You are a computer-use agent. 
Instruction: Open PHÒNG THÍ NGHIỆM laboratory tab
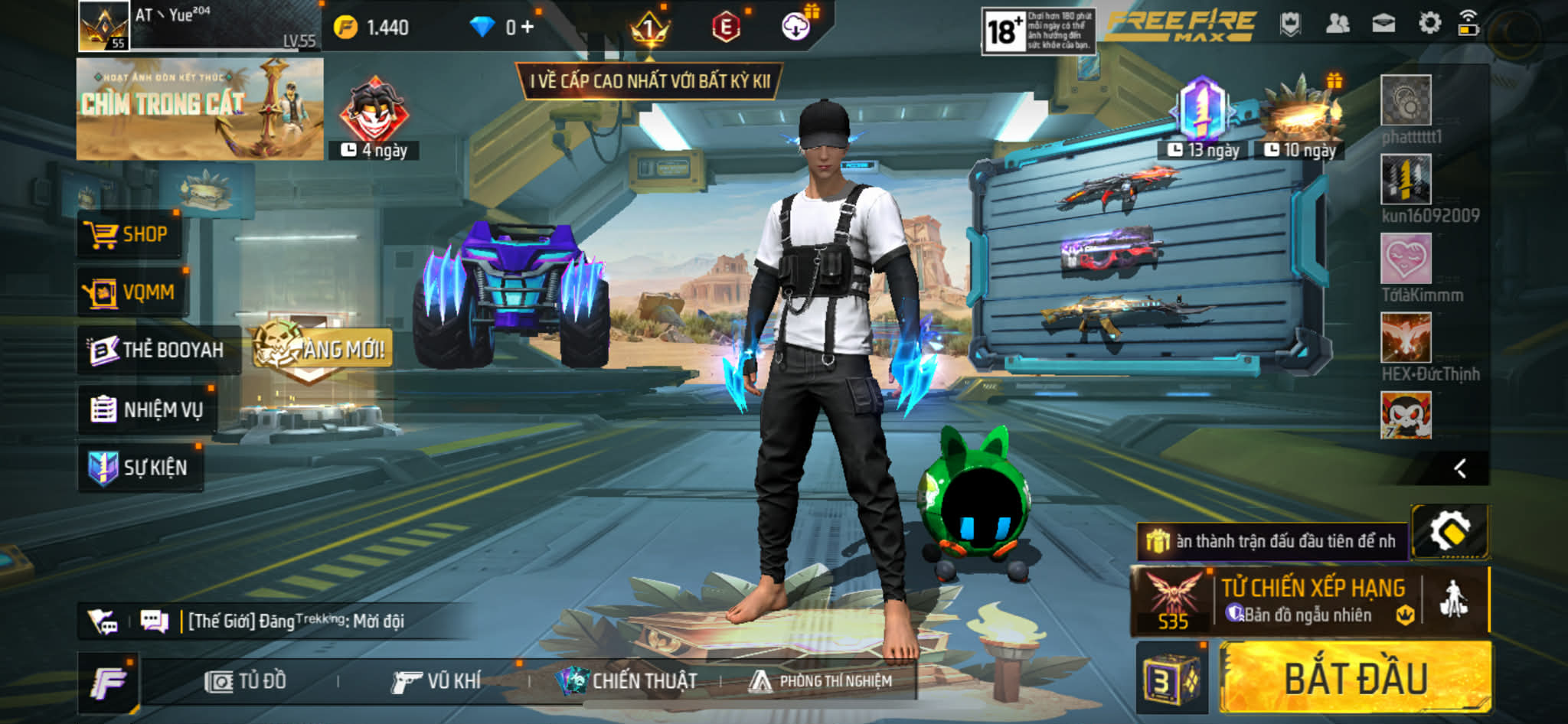(821, 681)
